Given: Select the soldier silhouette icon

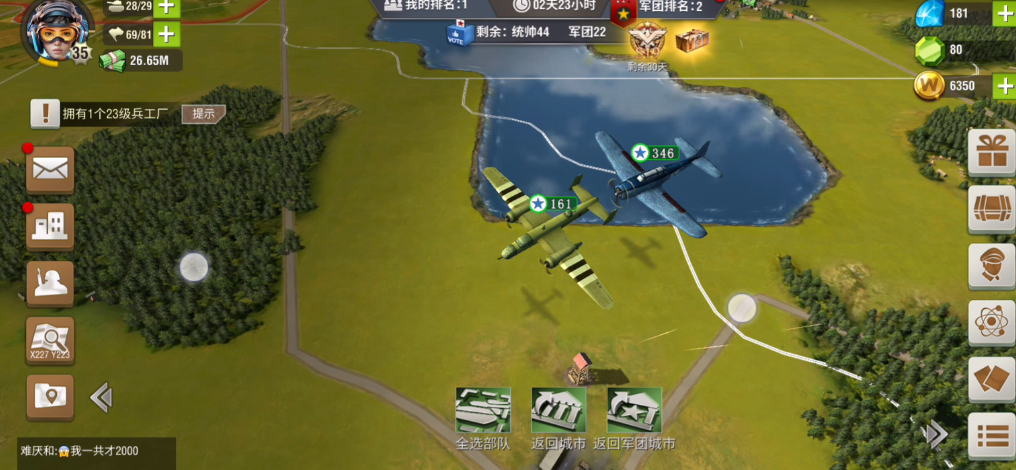Looking at the screenshot, I should click(50, 284).
